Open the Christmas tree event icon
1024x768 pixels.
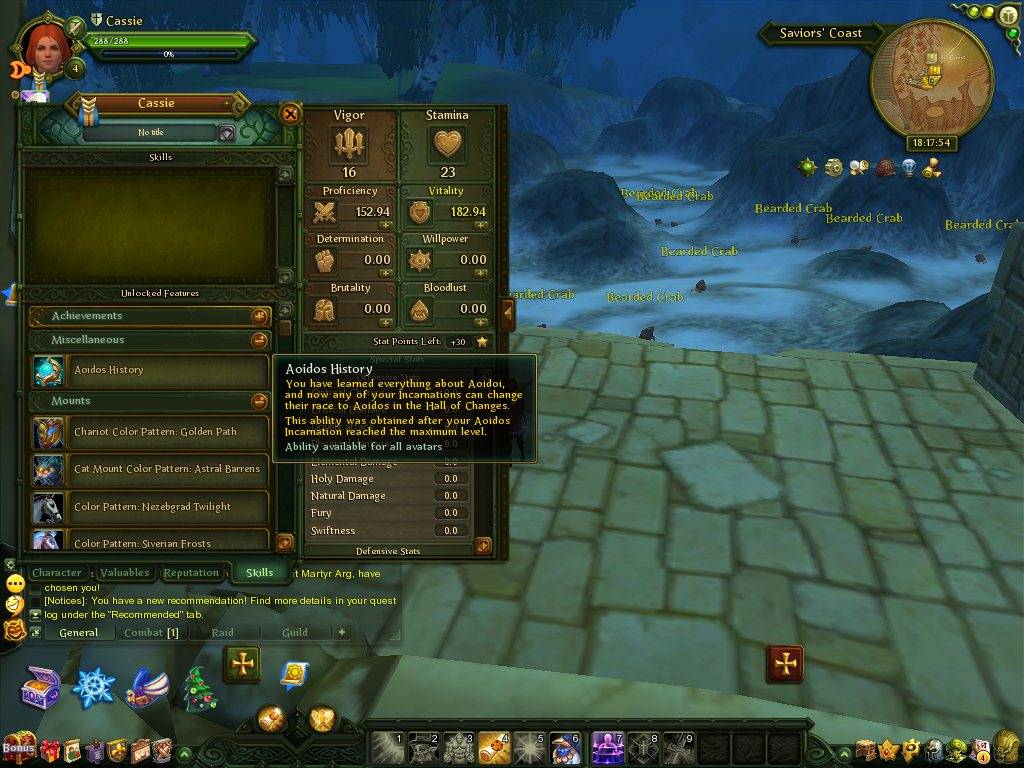[x=200, y=687]
